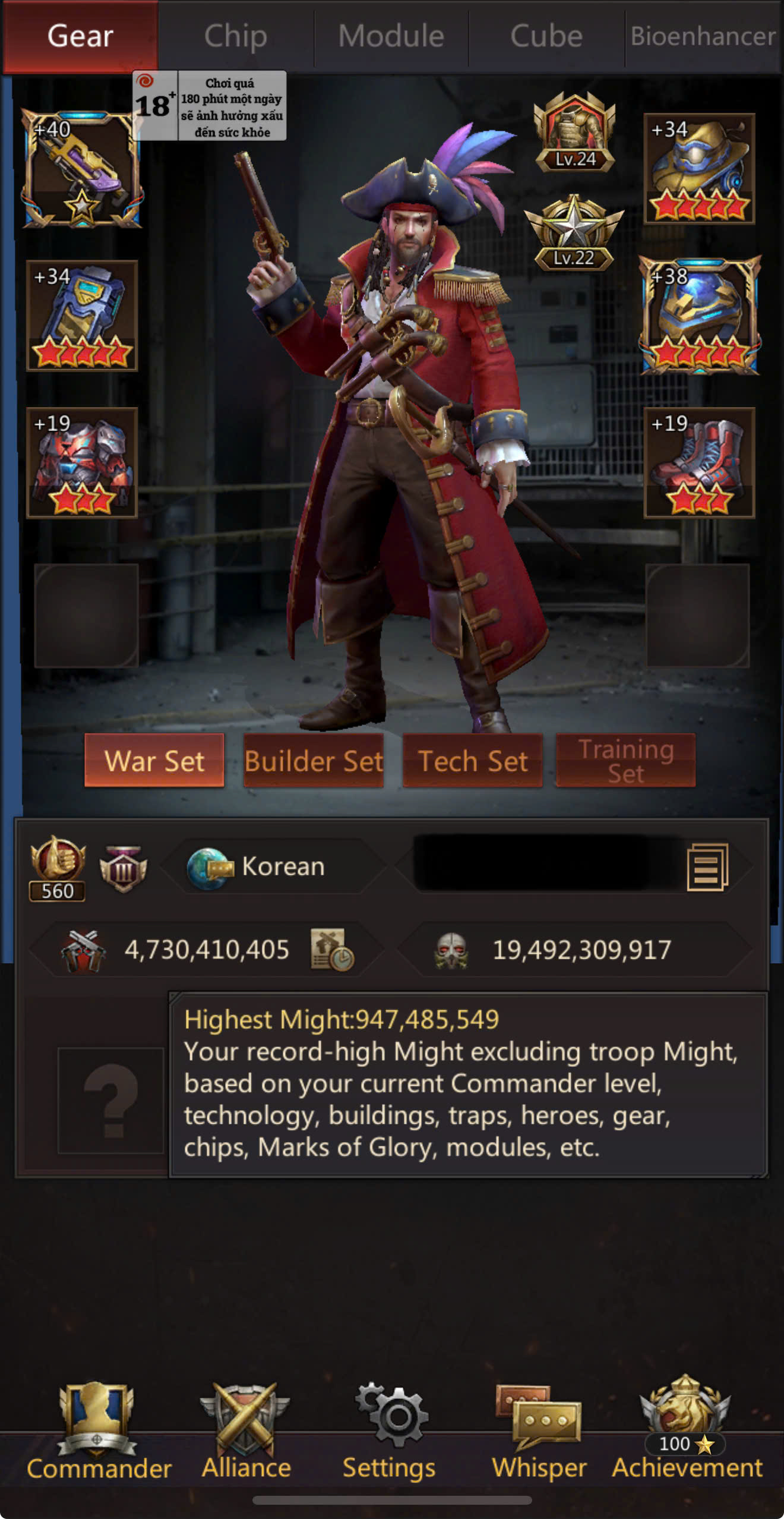The height and width of the screenshot is (1519, 784).
Task: Select the Cube tab
Action: pyautogui.click(x=546, y=36)
